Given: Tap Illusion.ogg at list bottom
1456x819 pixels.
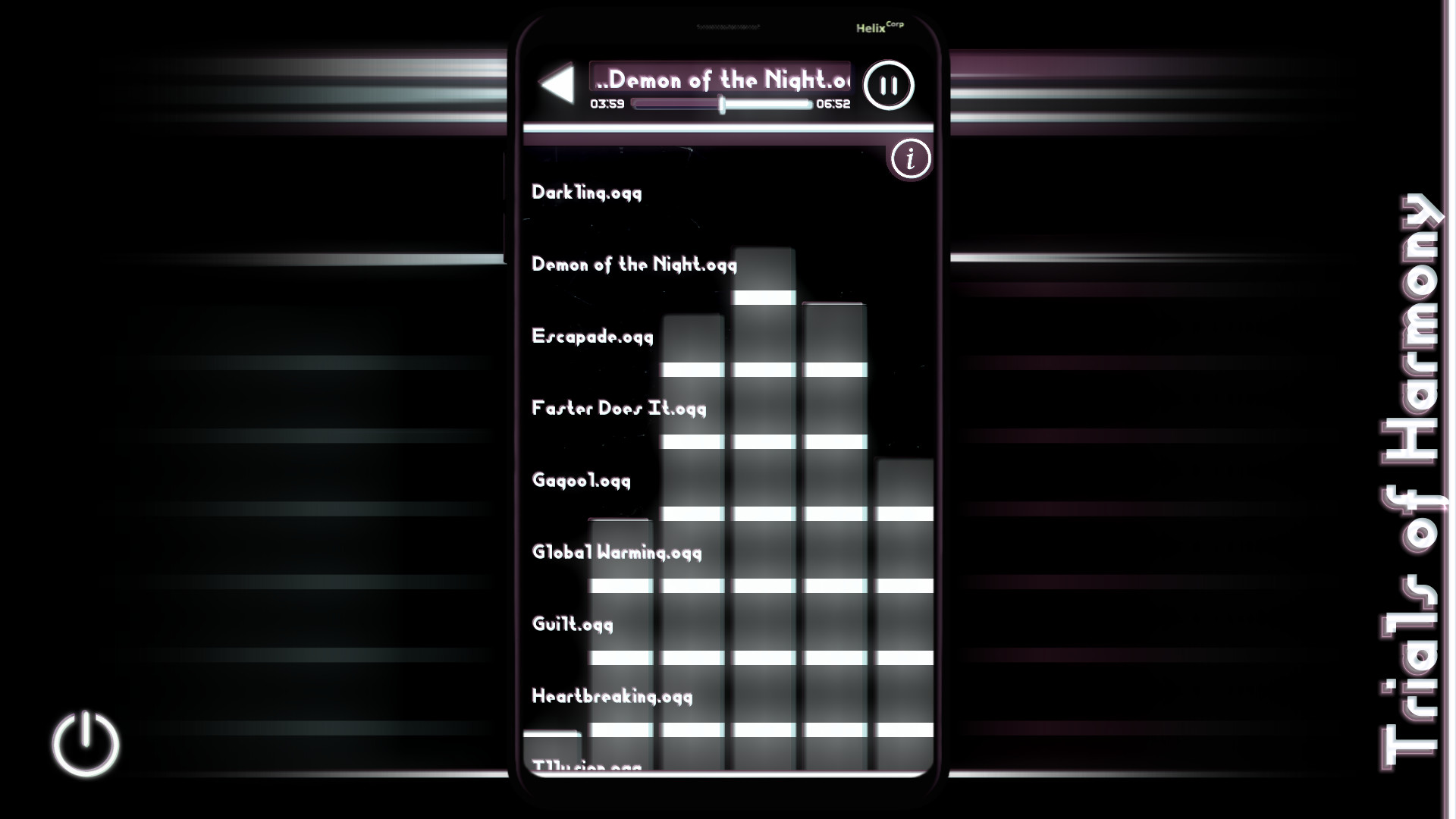Looking at the screenshot, I should [588, 766].
